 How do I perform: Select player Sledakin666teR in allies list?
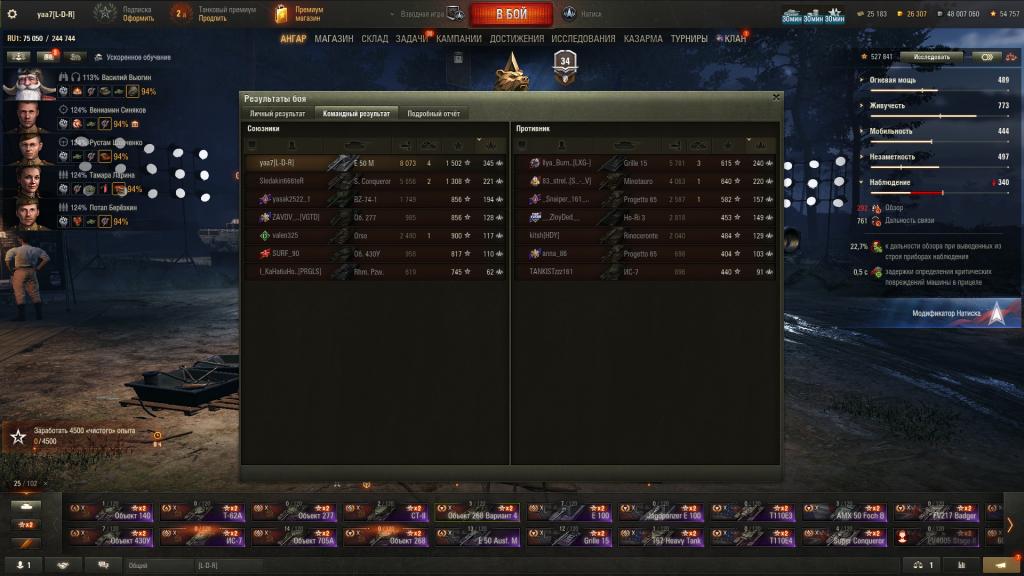click(x=280, y=181)
